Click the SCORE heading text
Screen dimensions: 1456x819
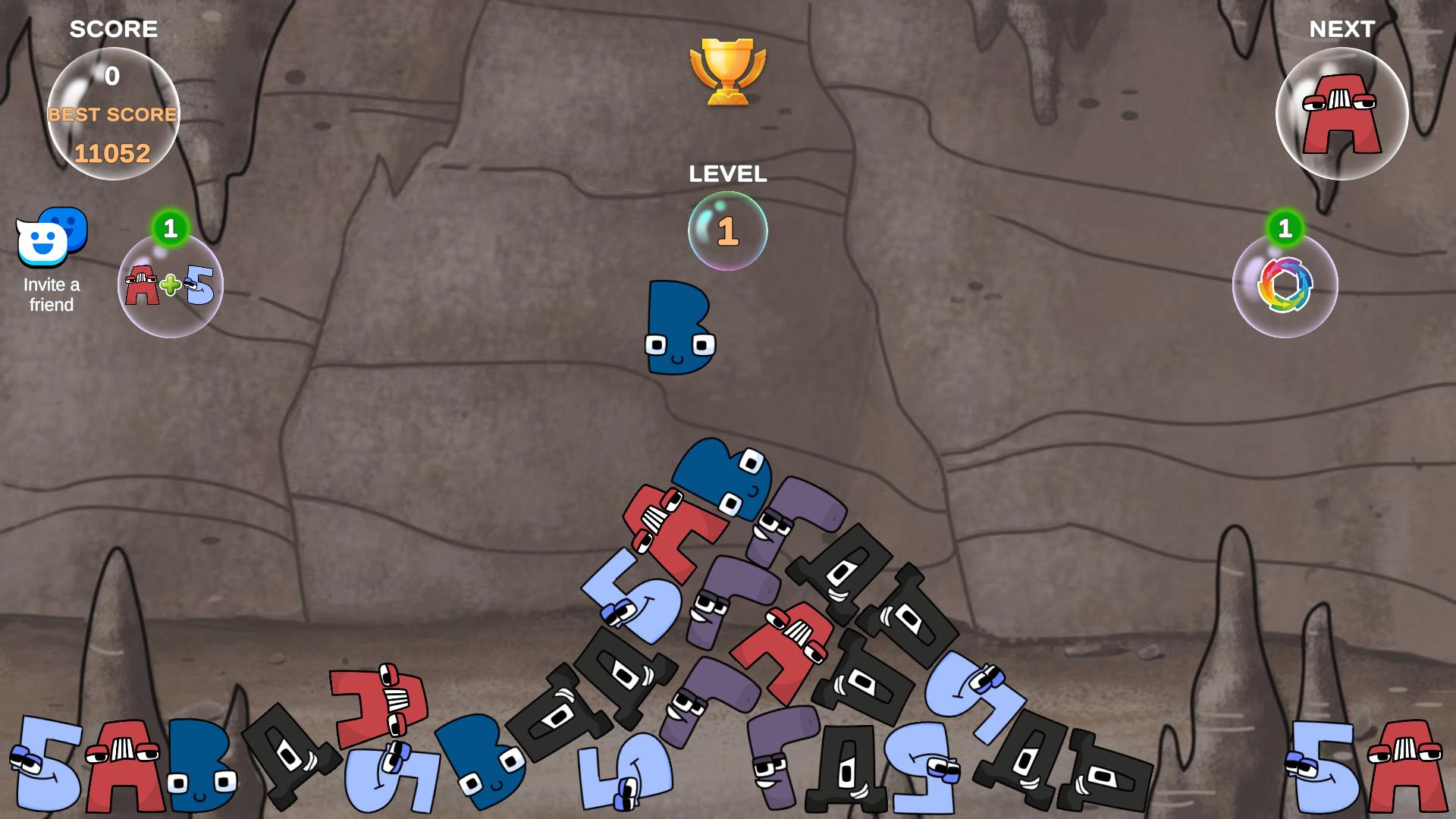pyautogui.click(x=113, y=30)
